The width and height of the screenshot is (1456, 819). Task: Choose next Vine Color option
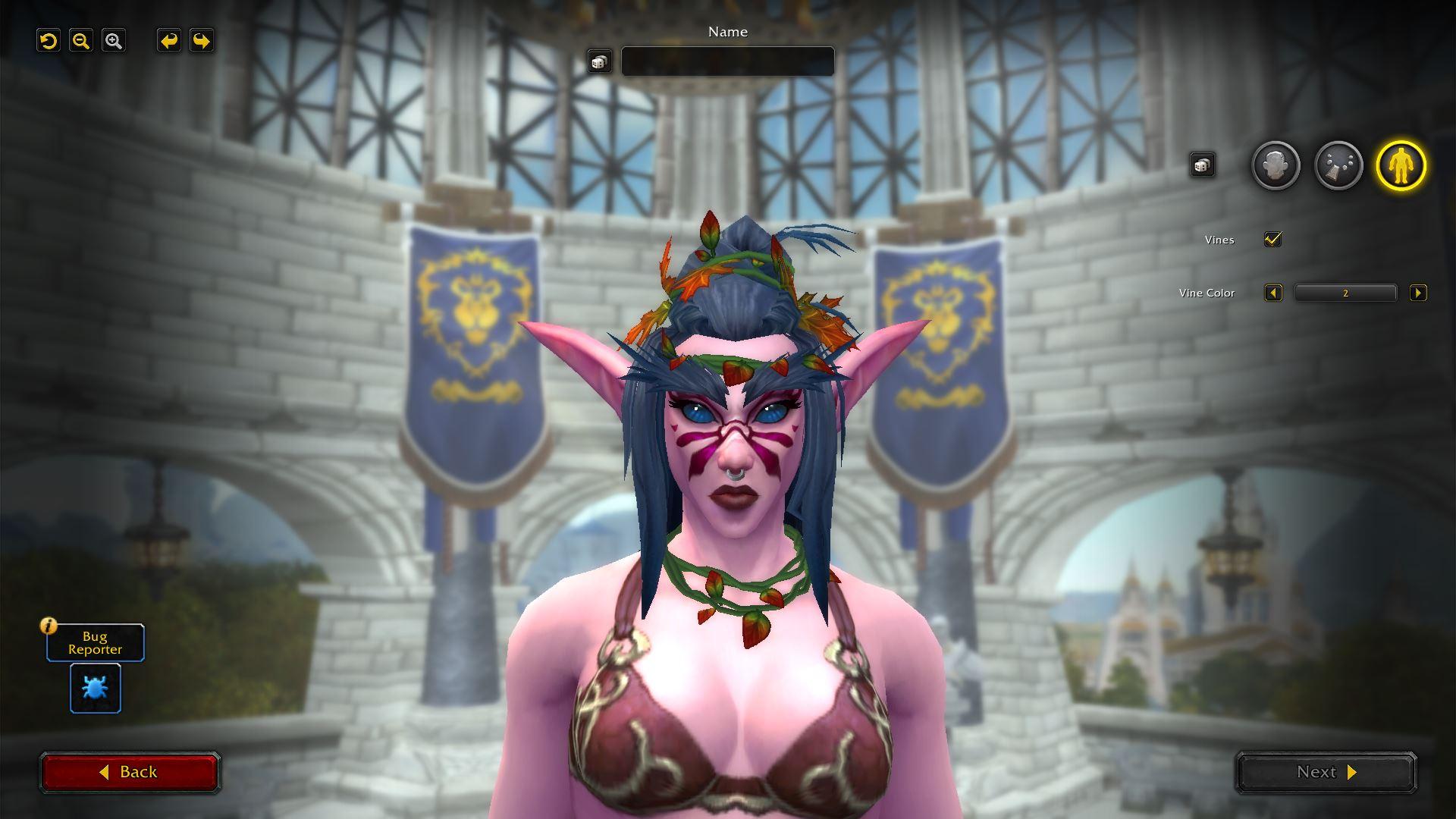1417,293
